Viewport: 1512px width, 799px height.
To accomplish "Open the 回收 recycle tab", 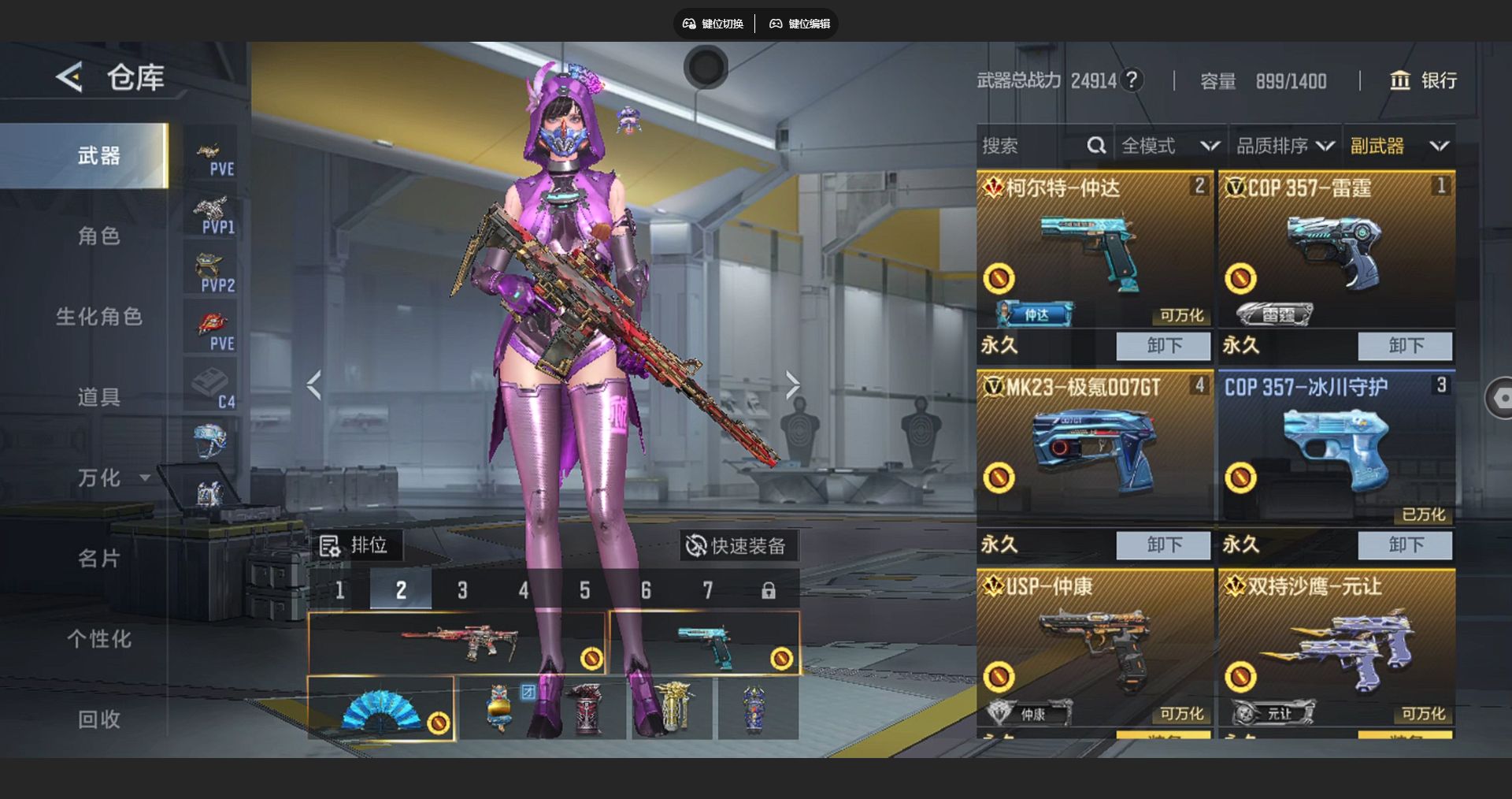I will click(x=98, y=719).
